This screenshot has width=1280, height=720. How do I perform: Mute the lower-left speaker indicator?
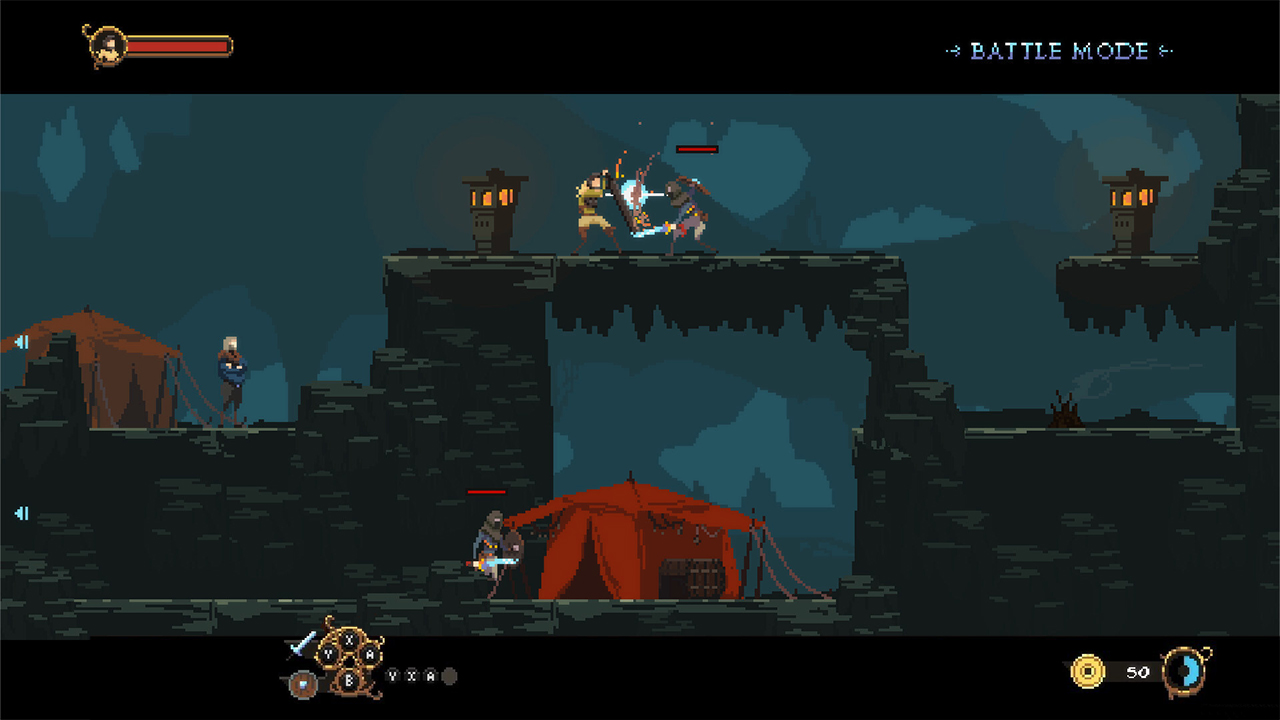tap(22, 513)
